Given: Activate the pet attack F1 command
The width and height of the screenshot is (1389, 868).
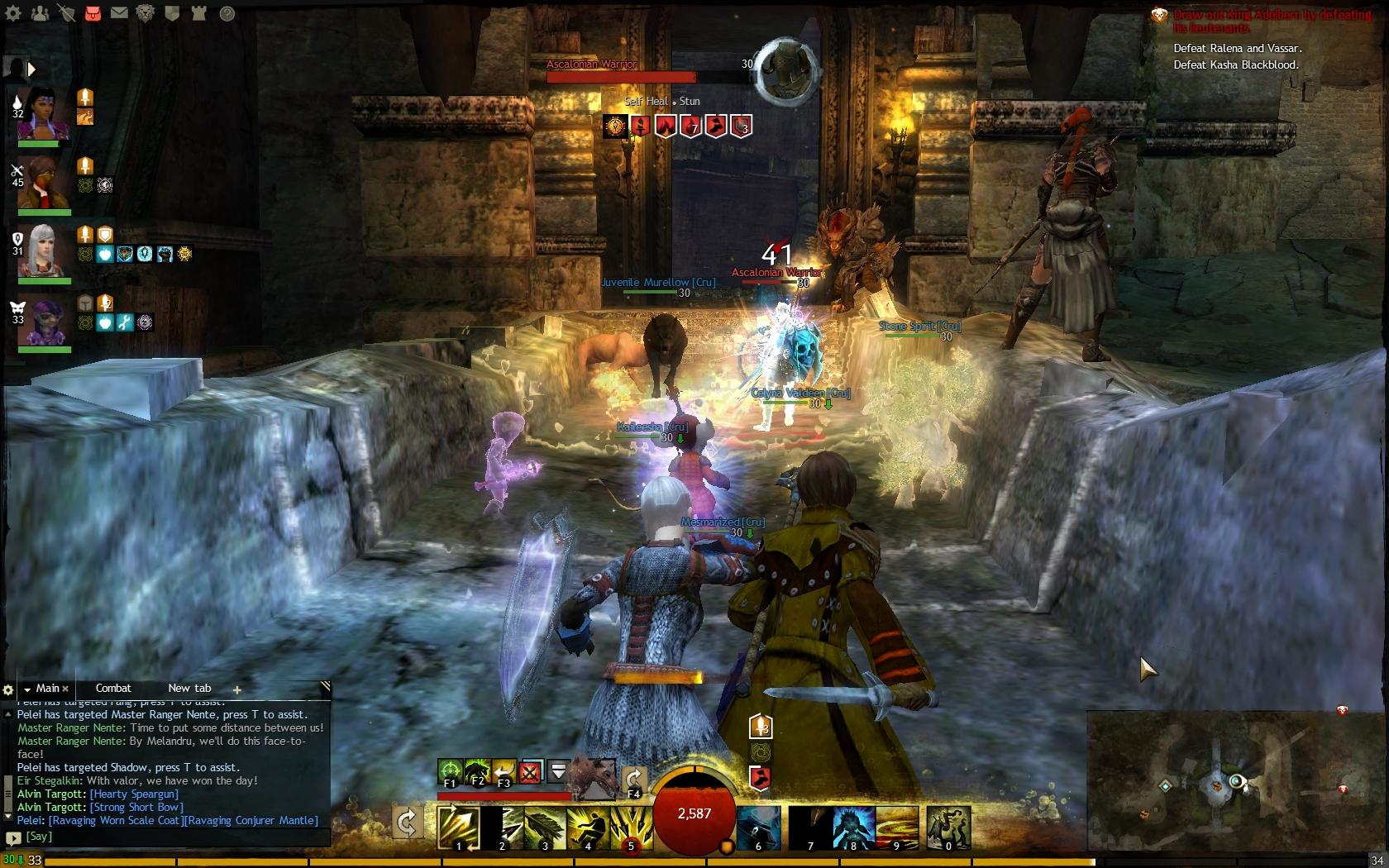Looking at the screenshot, I should 450,771.
